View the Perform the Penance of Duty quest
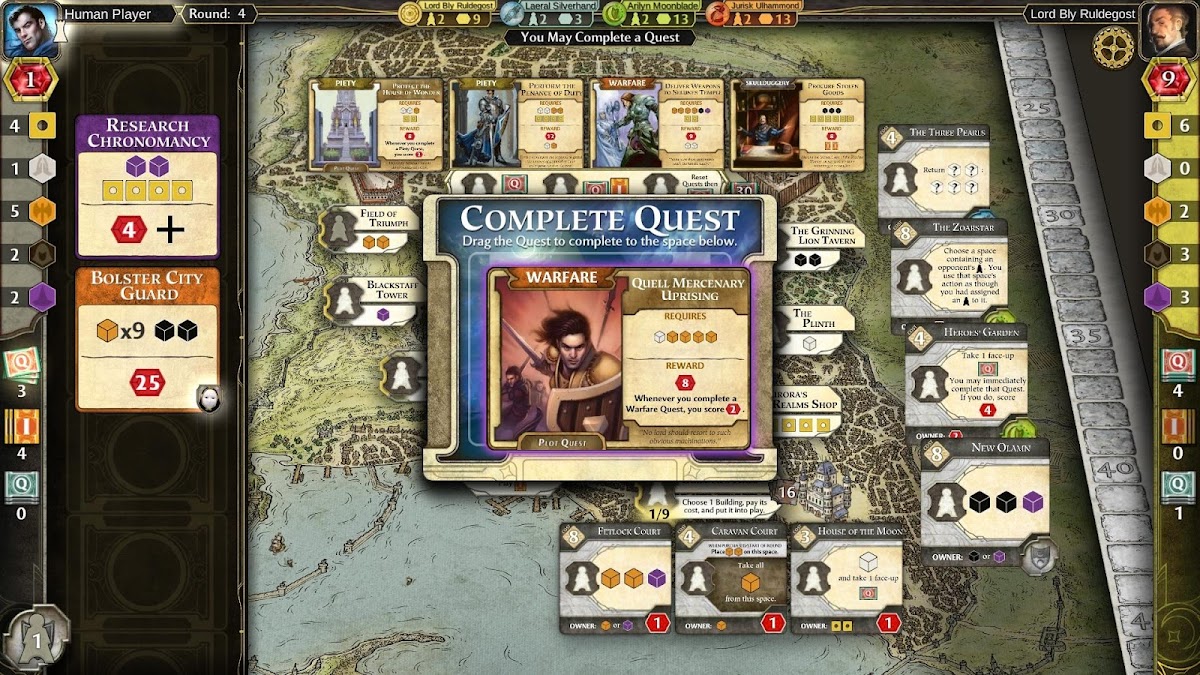This screenshot has width=1200, height=675. coord(517,124)
